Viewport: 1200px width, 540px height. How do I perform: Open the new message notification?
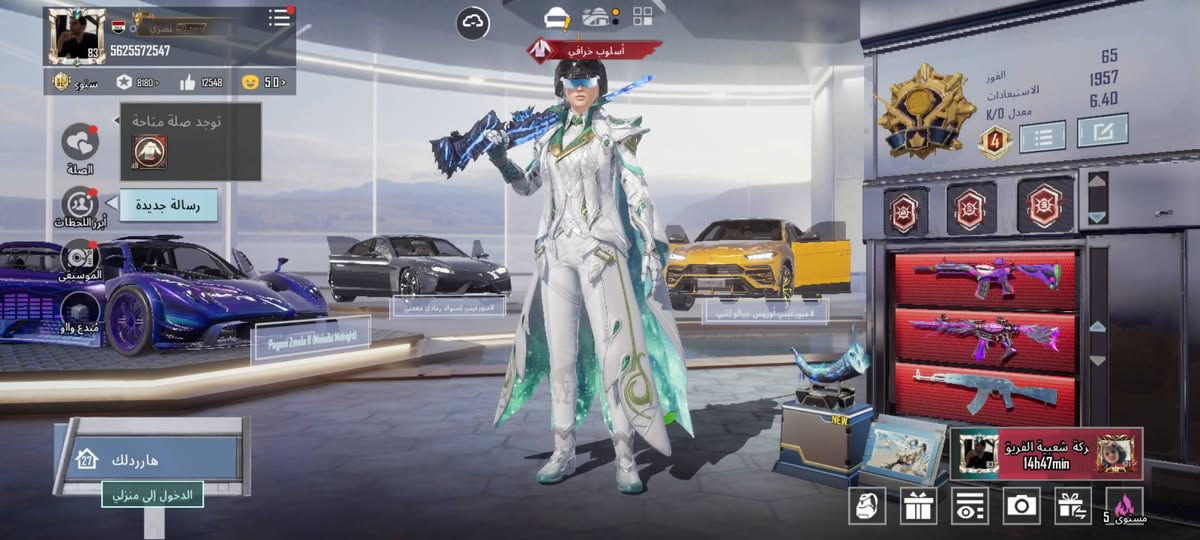coord(168,205)
